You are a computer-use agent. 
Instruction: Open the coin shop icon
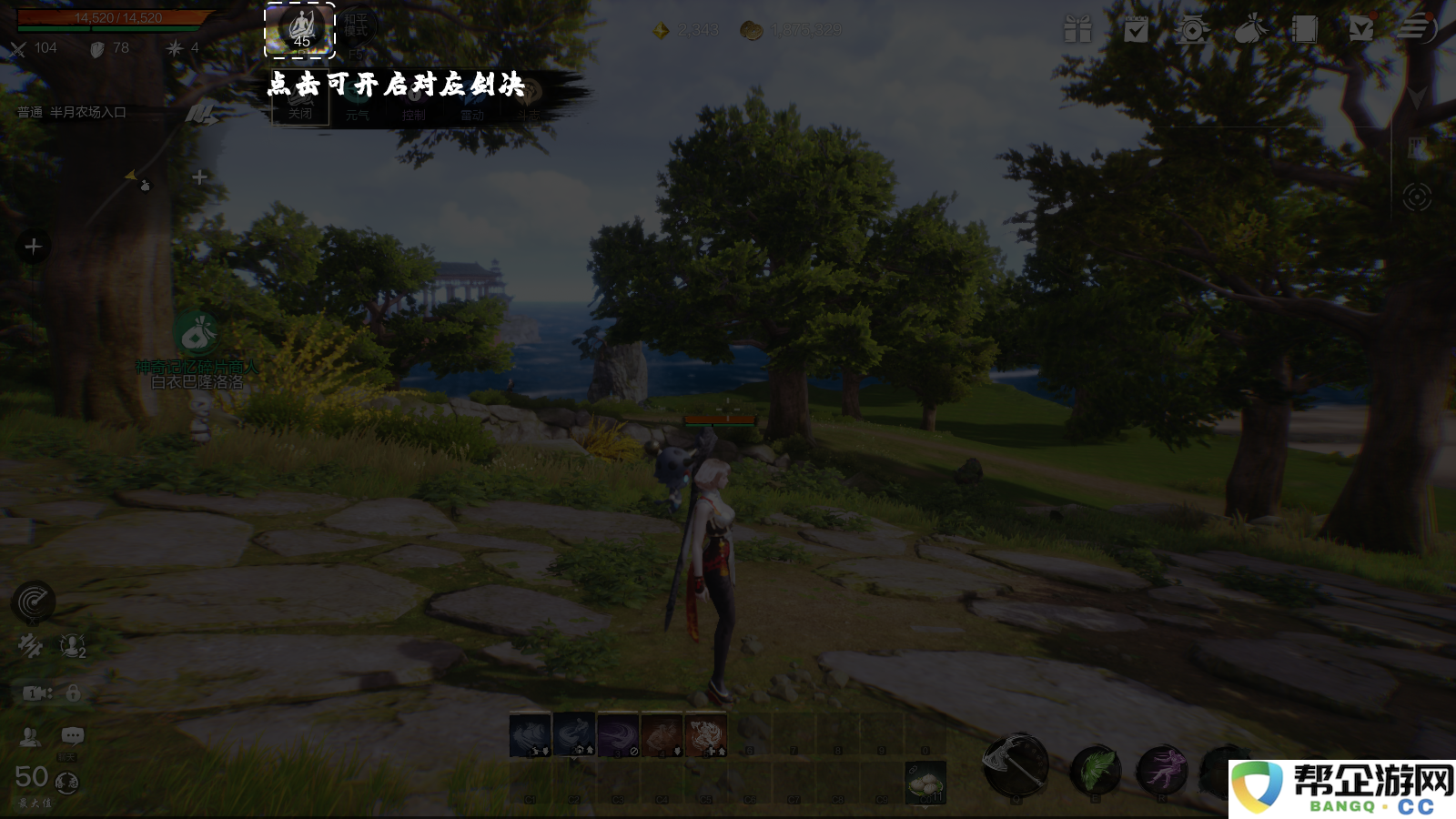point(1192,30)
